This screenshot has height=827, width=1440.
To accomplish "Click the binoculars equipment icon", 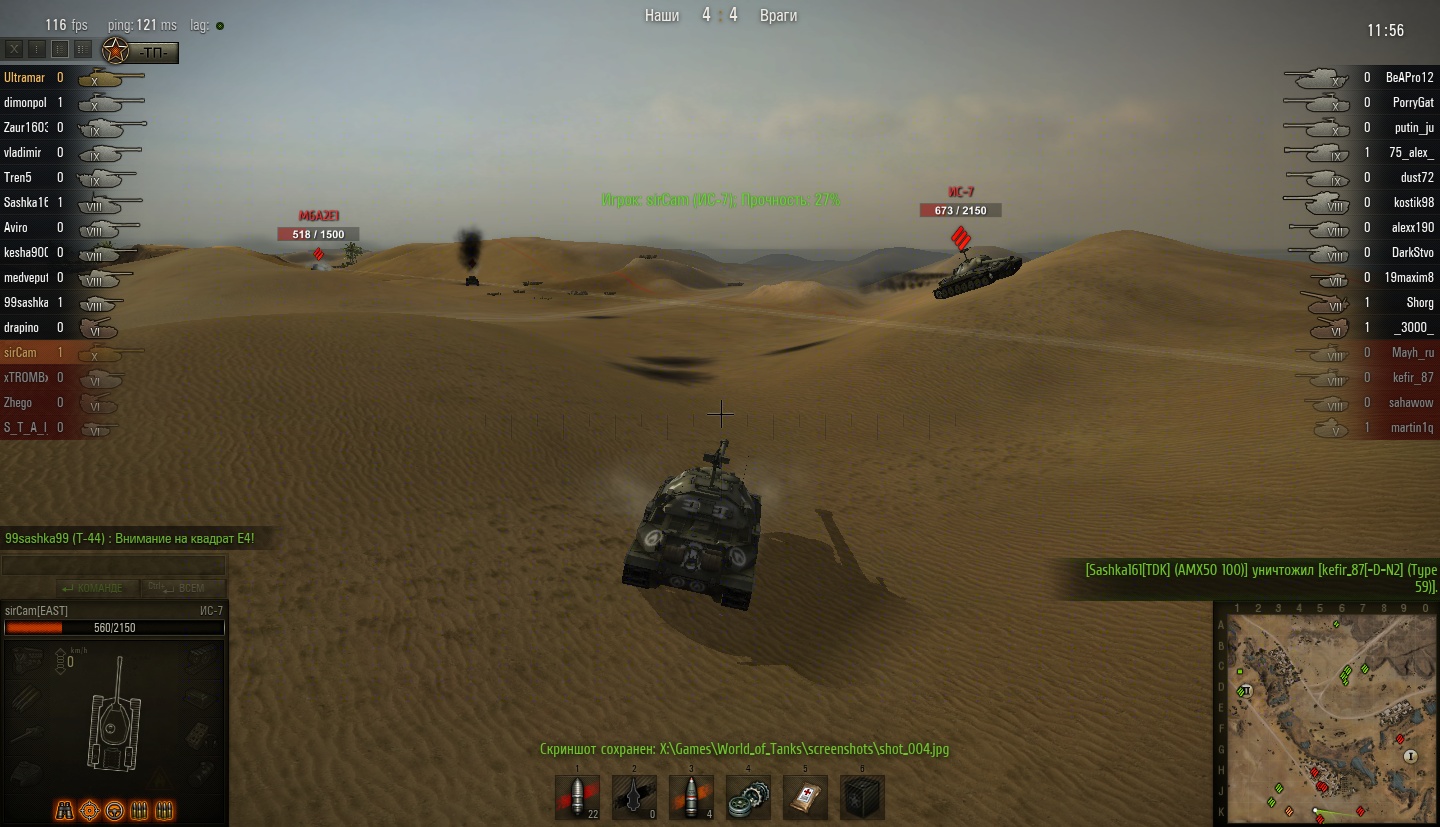I will (x=65, y=810).
